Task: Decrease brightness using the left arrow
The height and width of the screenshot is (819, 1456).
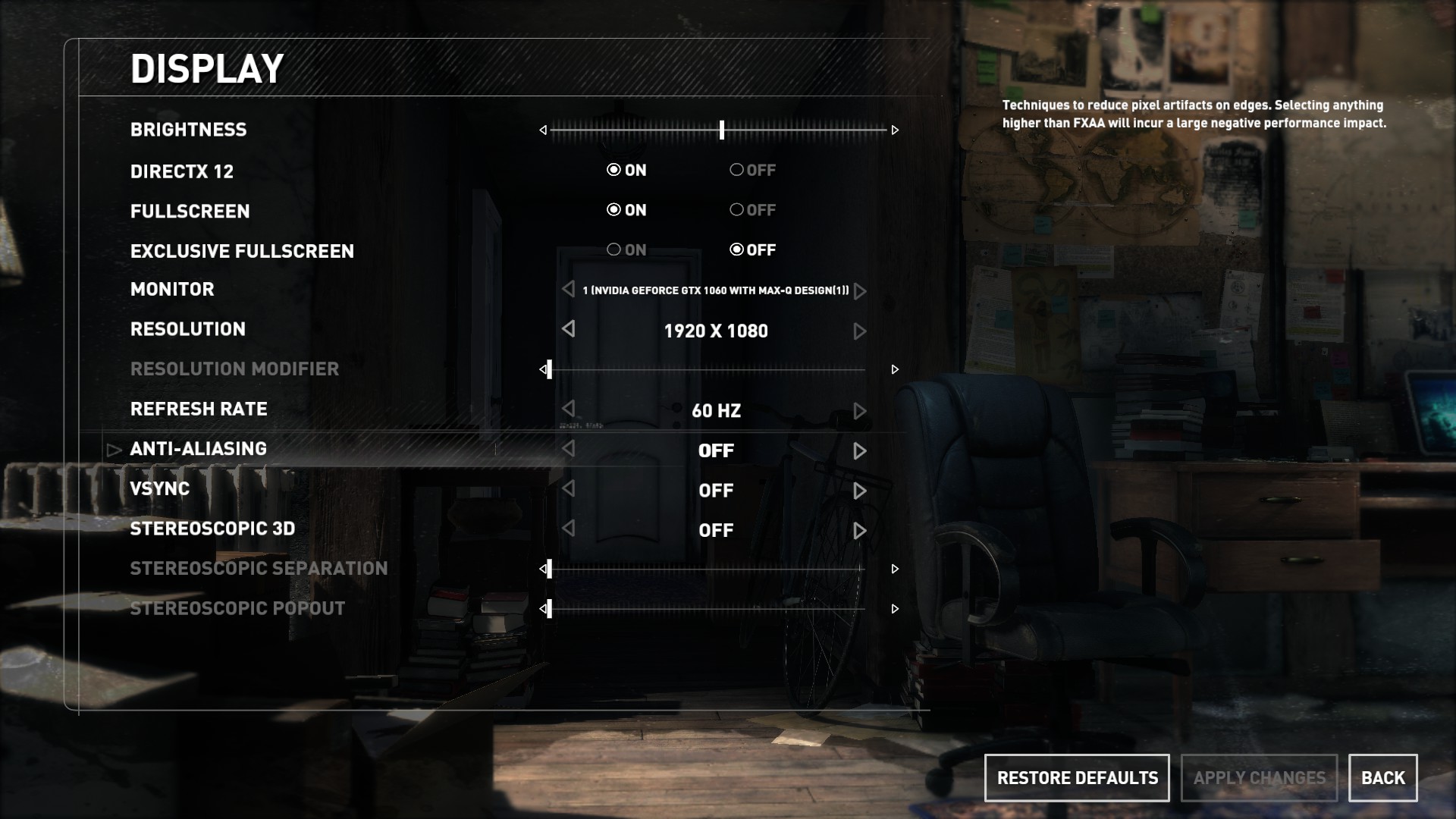Action: click(543, 130)
